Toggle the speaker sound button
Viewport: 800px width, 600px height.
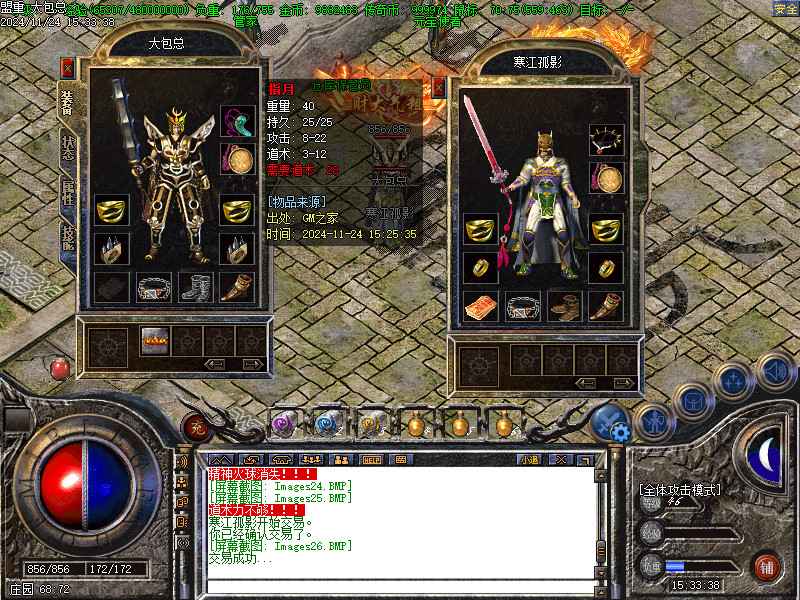[774, 370]
